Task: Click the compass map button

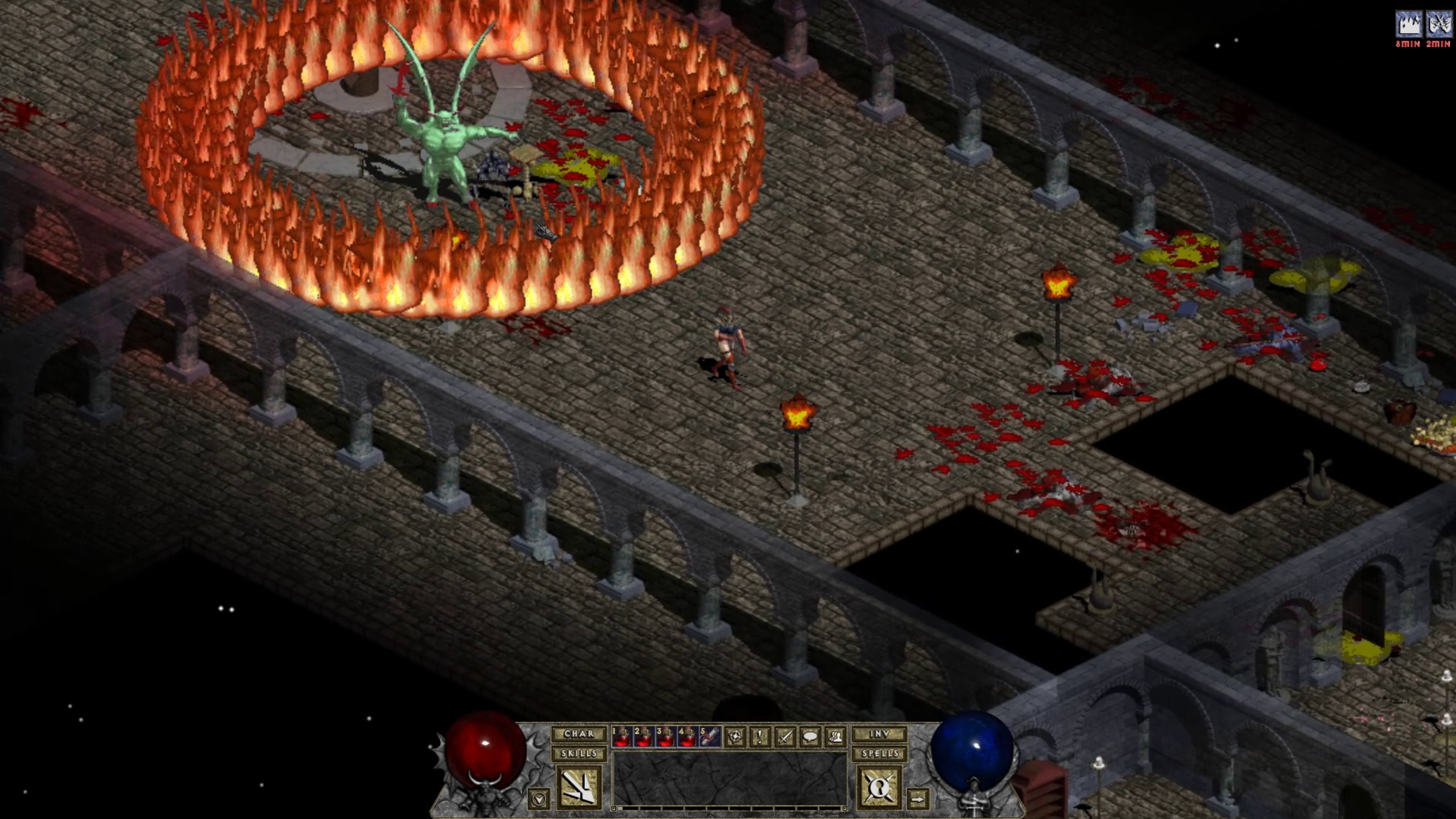Action: 735,737
